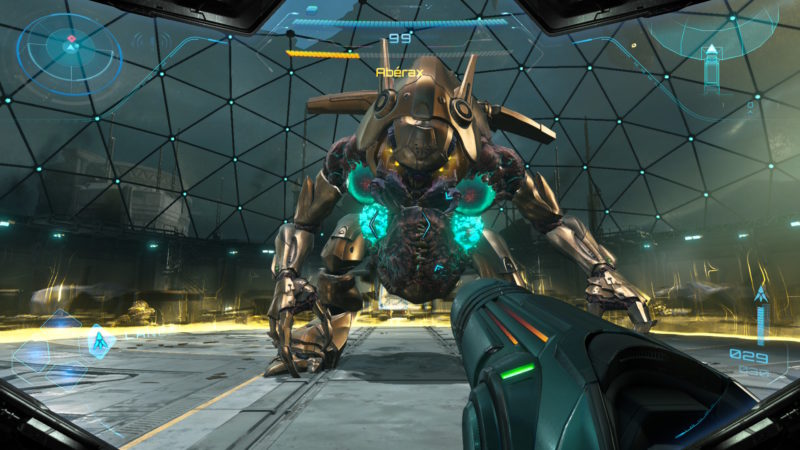Click the circular radar in the corner
This screenshot has height=450, width=800.
(x=70, y=47)
